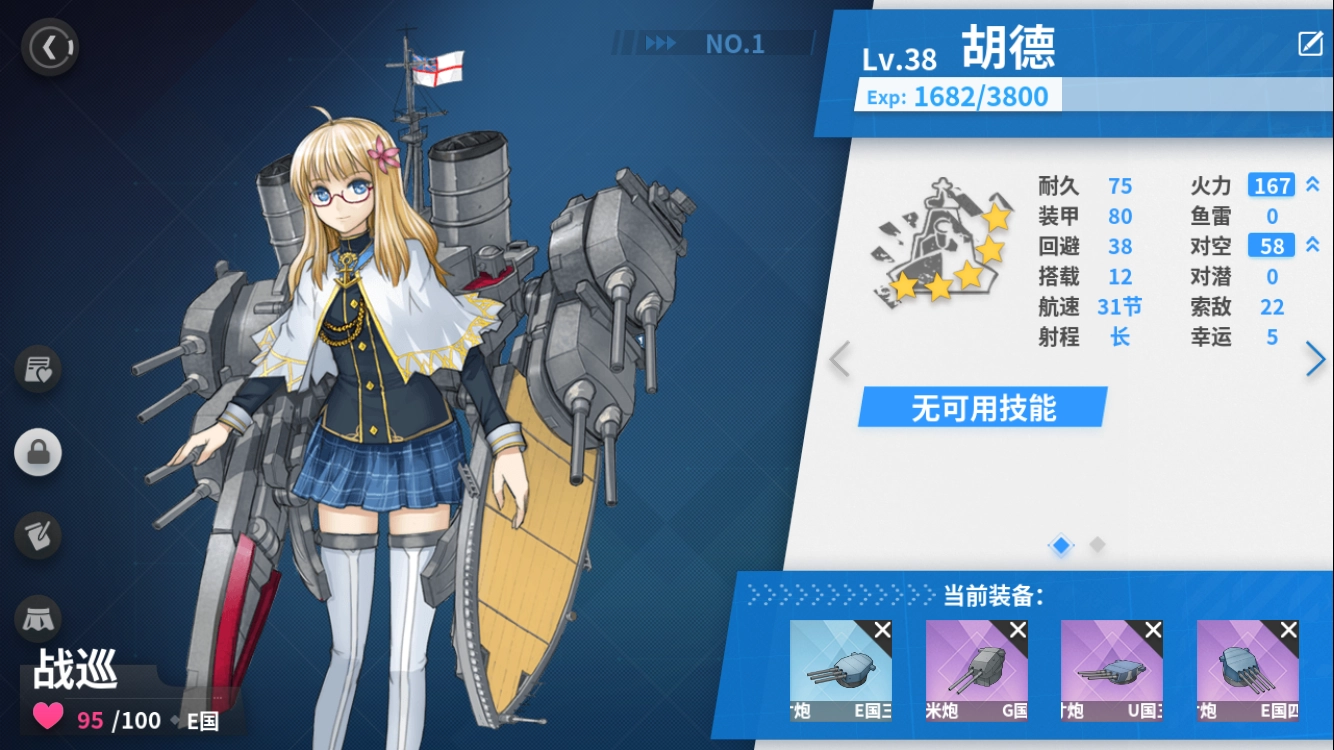
Task: Select the active blue page indicator dot
Action: click(1060, 546)
